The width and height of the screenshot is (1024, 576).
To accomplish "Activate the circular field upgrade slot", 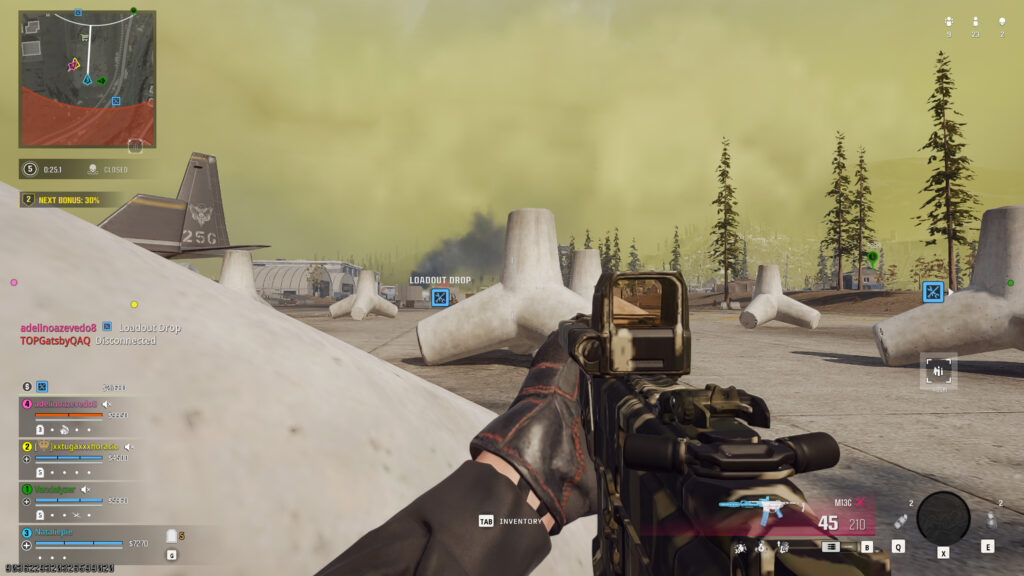I will pos(943,517).
